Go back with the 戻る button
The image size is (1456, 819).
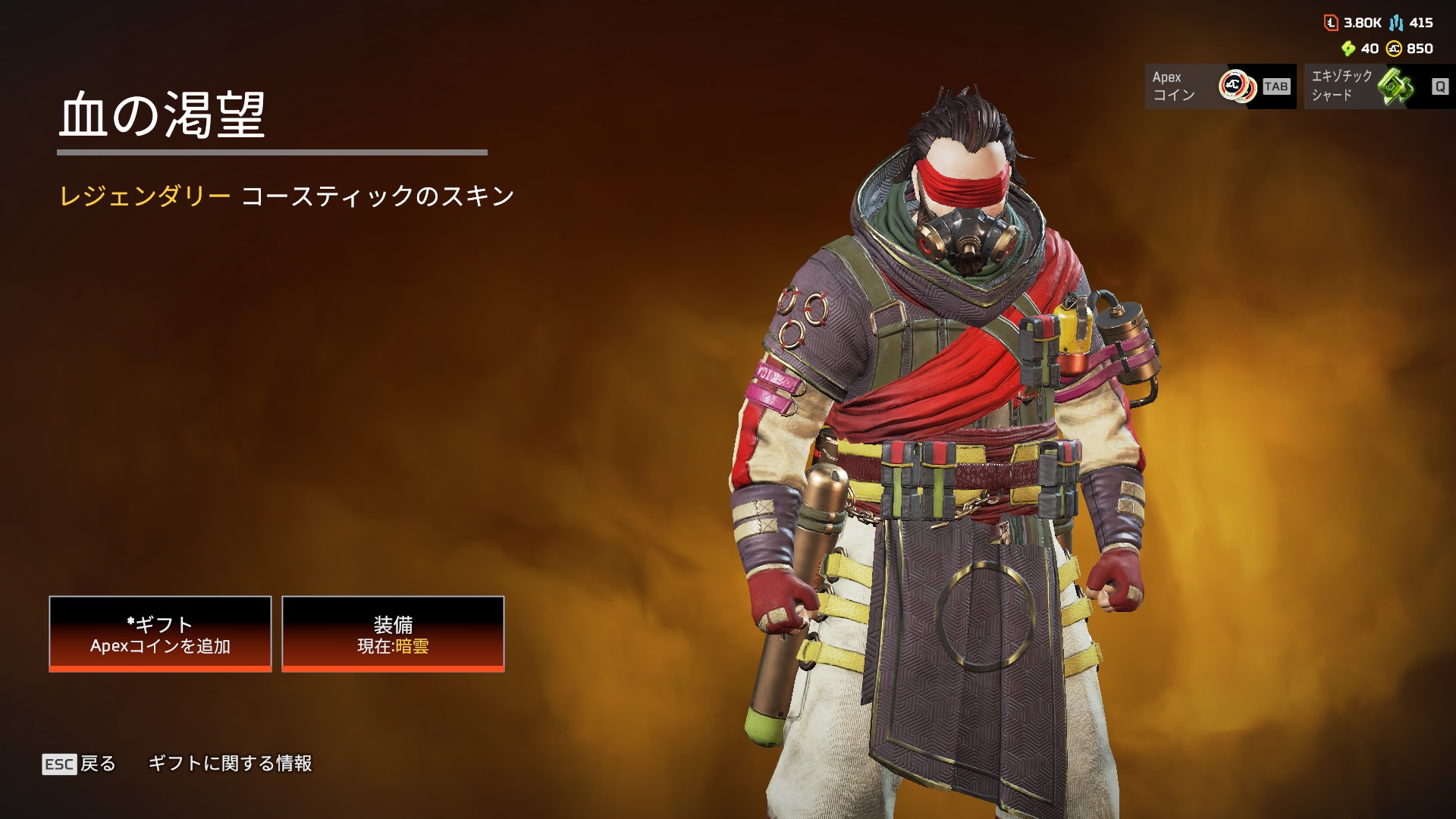pos(80,764)
